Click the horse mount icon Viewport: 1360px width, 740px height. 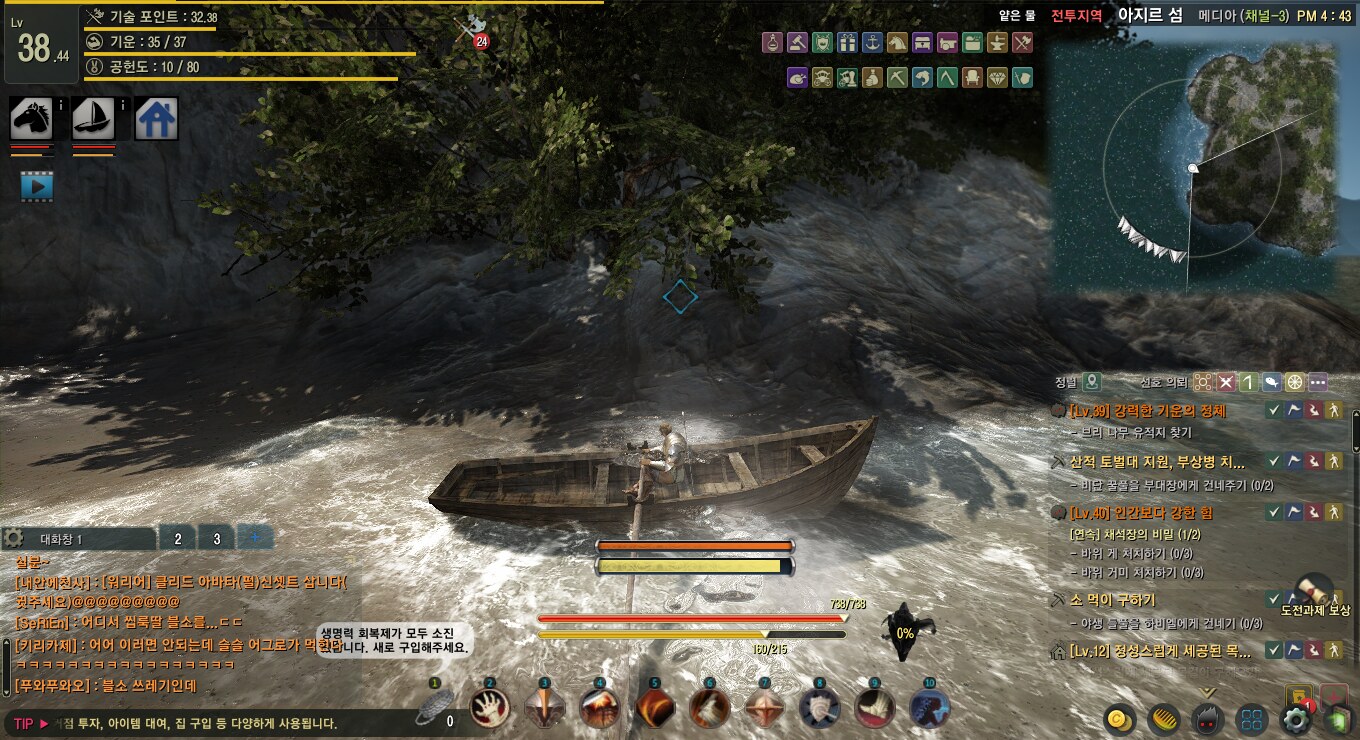click(31, 119)
